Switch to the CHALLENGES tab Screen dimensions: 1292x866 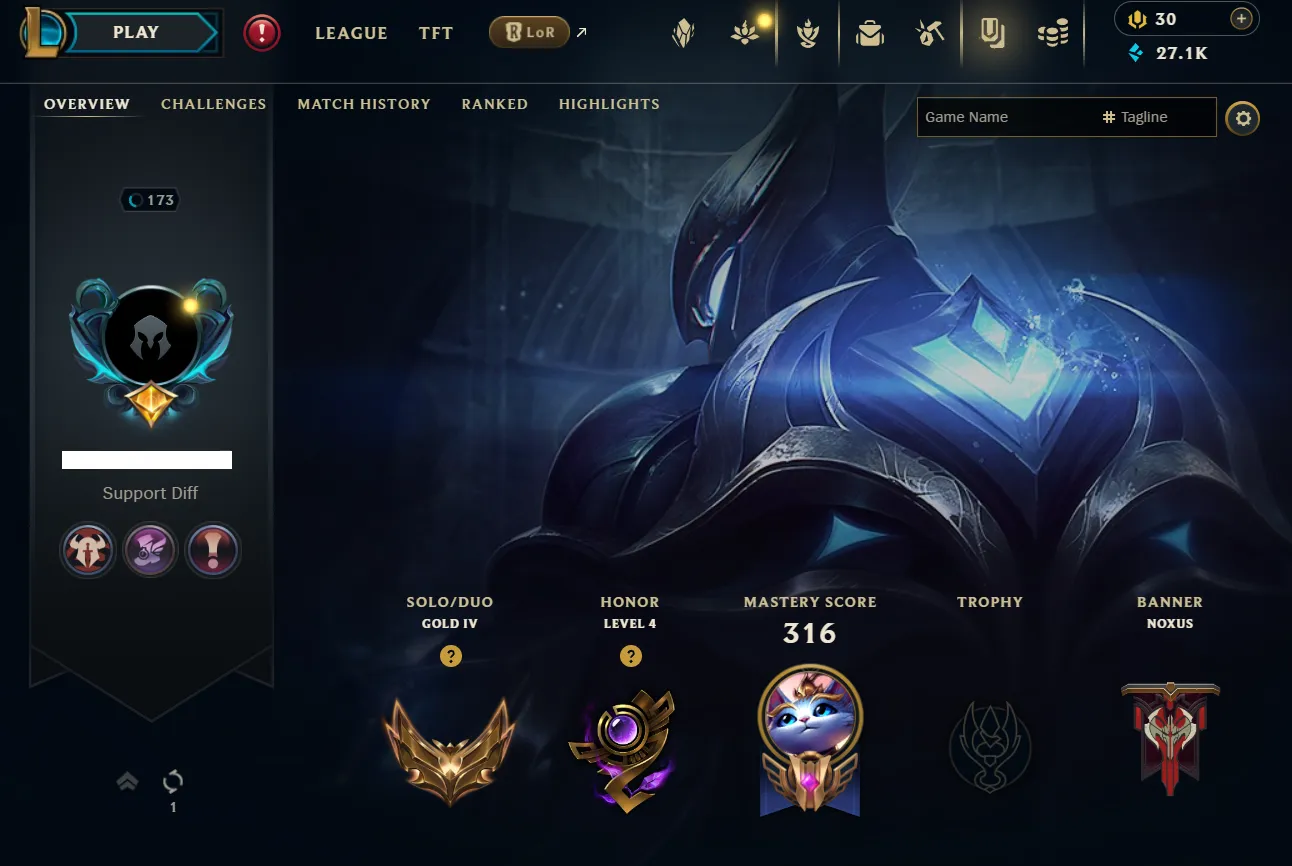[213, 104]
